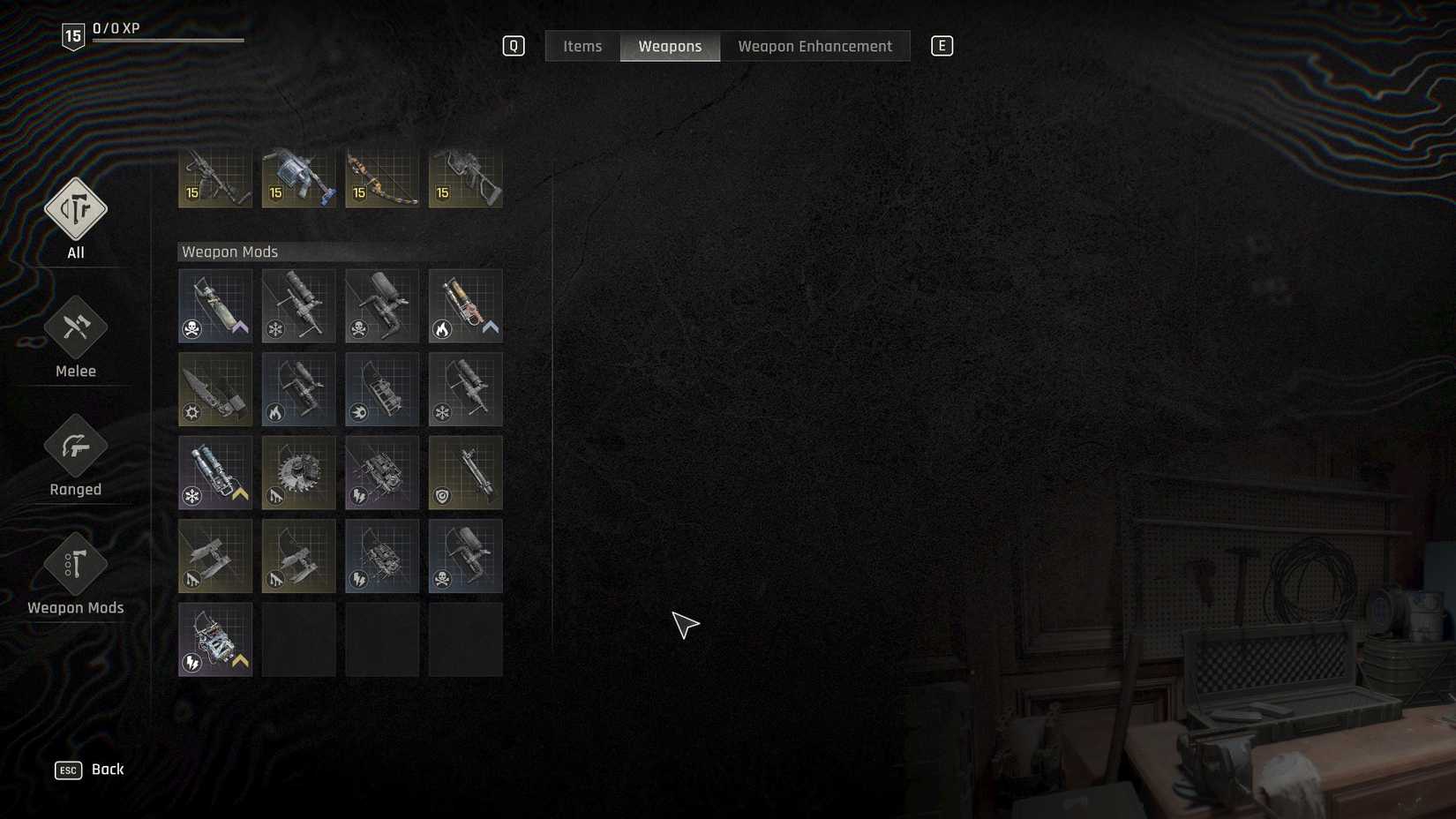Click the gear-icon blade mod
Screen dimensions: 1456x819
click(x=214, y=389)
